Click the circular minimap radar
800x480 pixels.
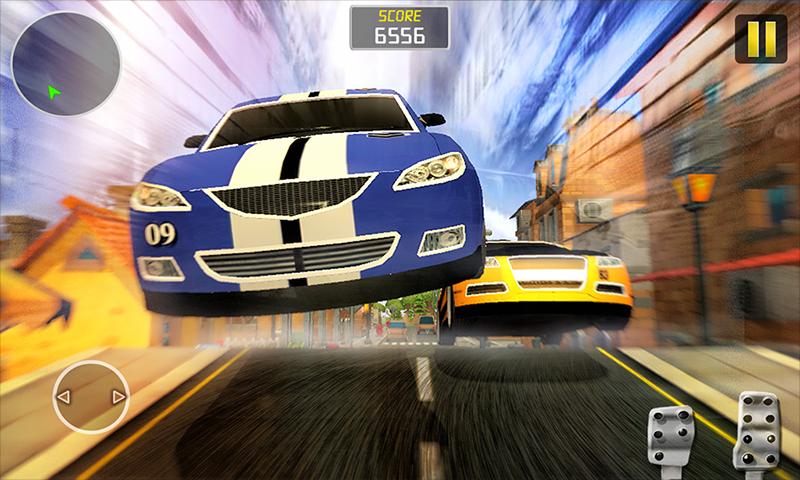pos(66,63)
